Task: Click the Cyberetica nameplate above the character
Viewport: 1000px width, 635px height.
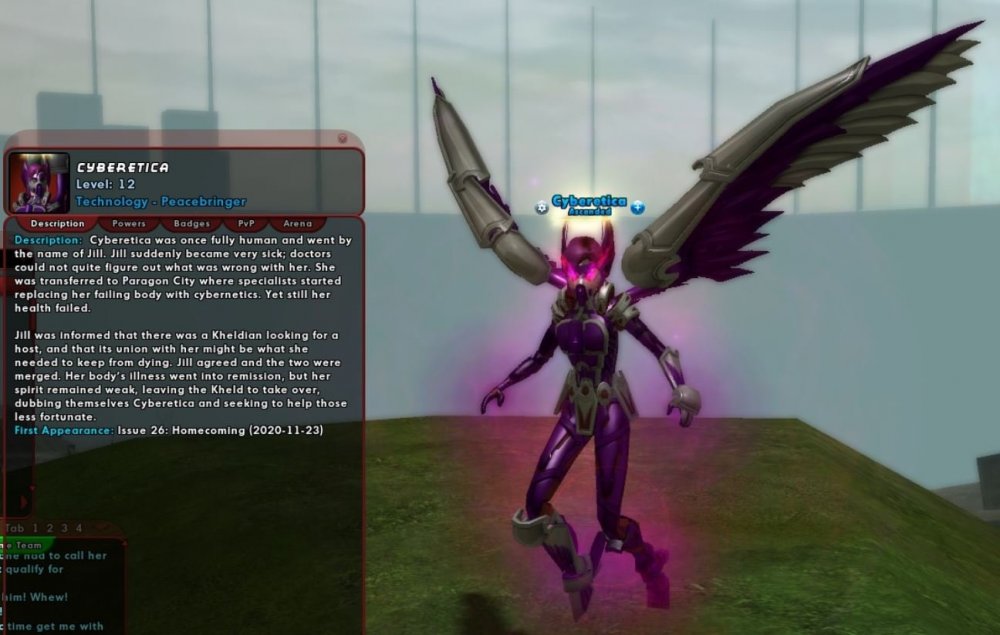Action: click(589, 202)
